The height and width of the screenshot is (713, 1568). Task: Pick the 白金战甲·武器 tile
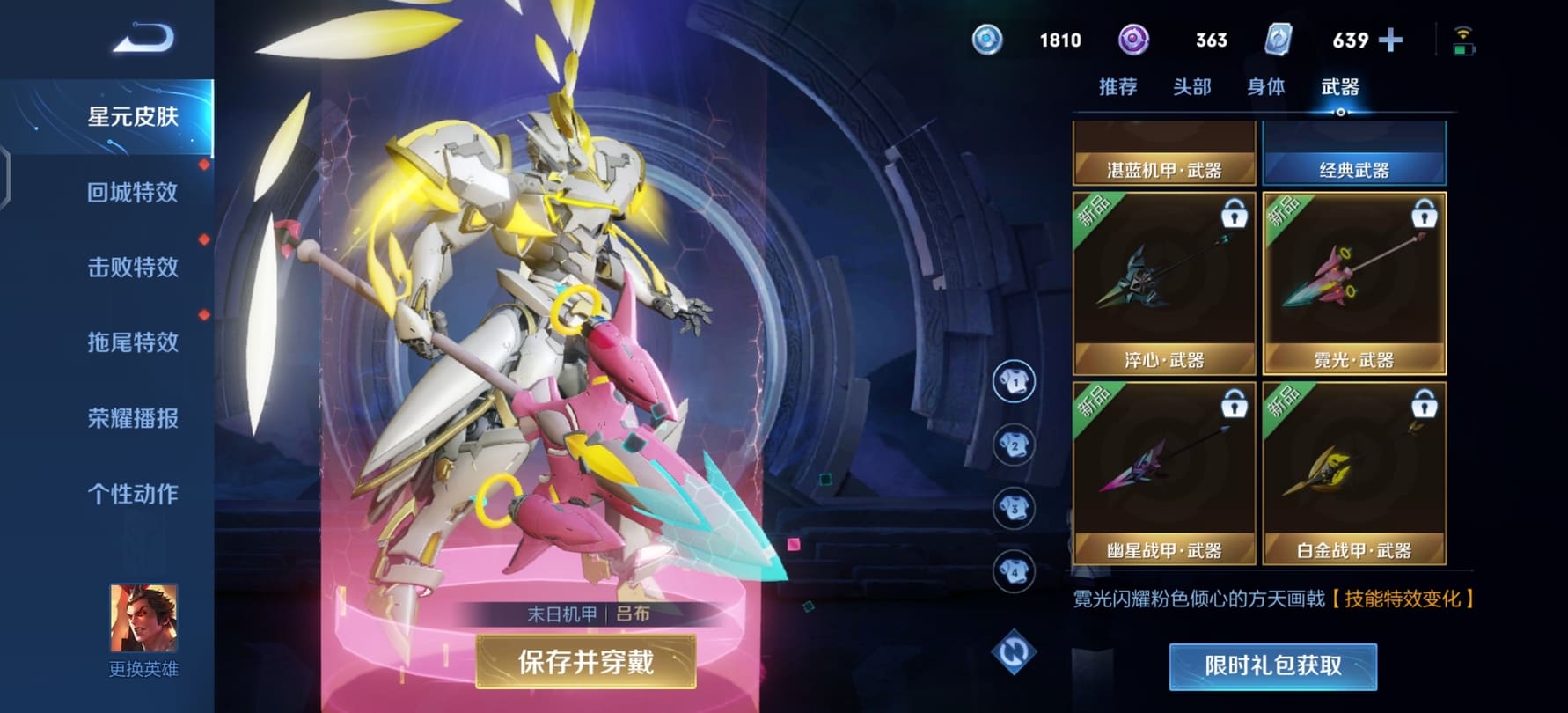(1354, 474)
